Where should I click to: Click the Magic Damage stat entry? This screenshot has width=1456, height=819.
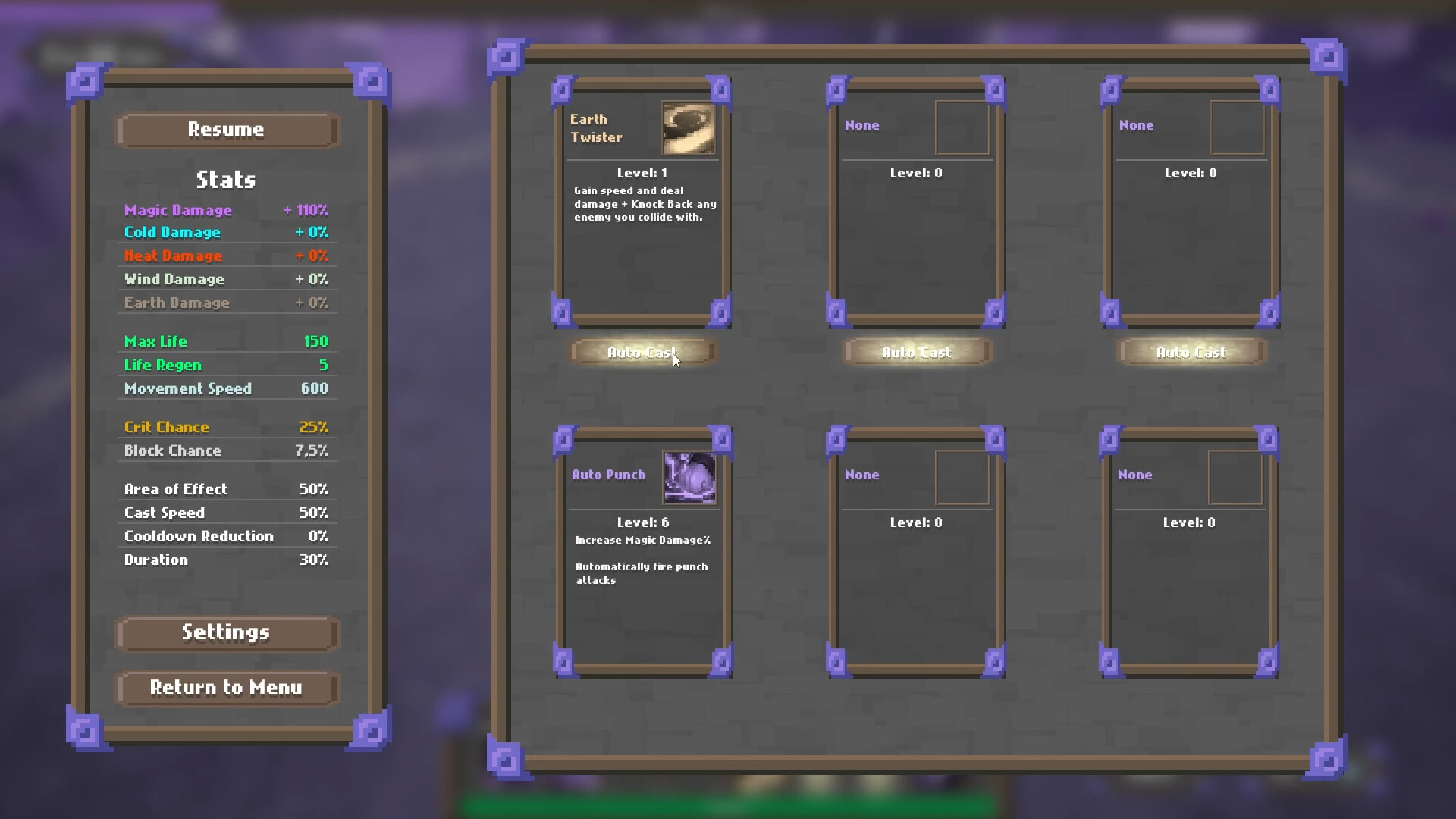tap(178, 210)
